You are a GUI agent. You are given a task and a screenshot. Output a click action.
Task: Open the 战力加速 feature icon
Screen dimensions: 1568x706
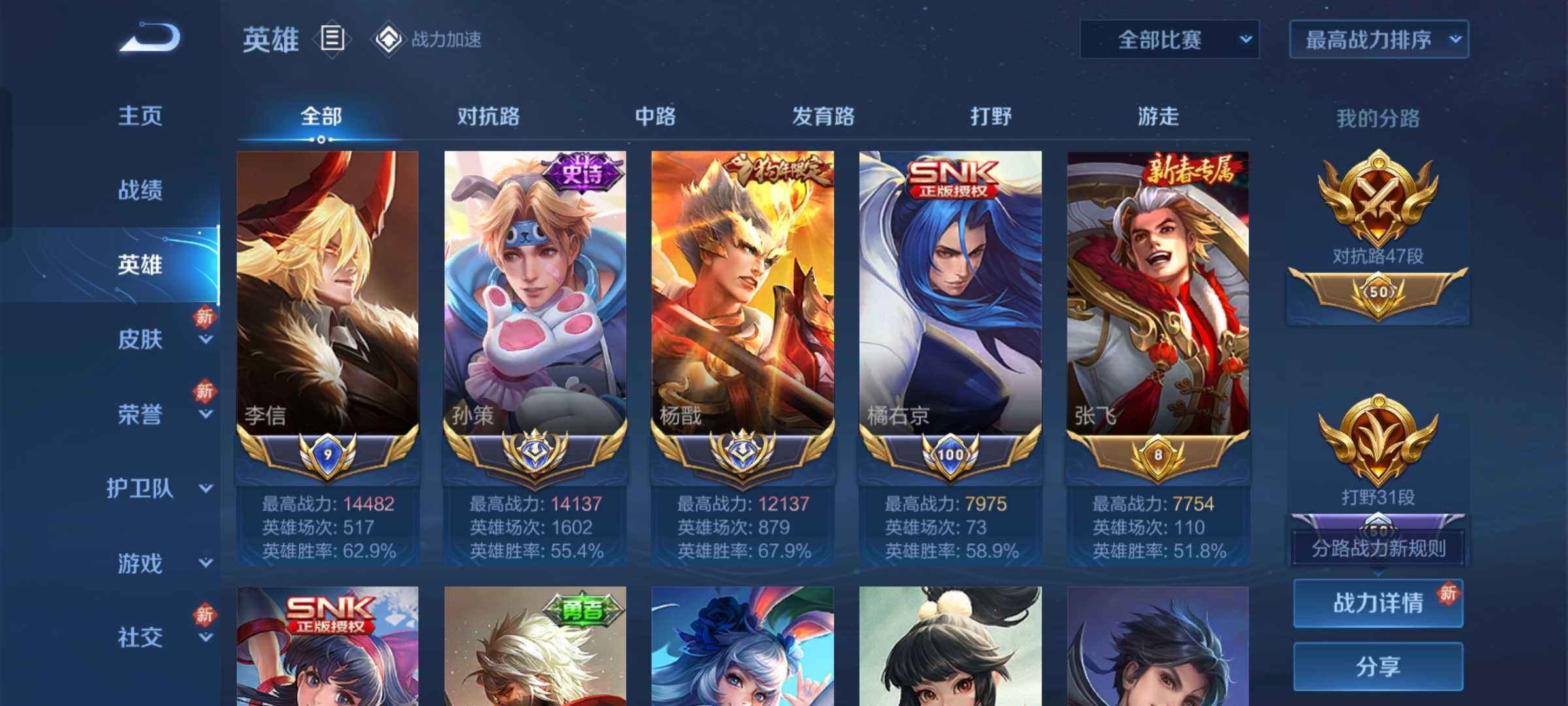point(390,39)
